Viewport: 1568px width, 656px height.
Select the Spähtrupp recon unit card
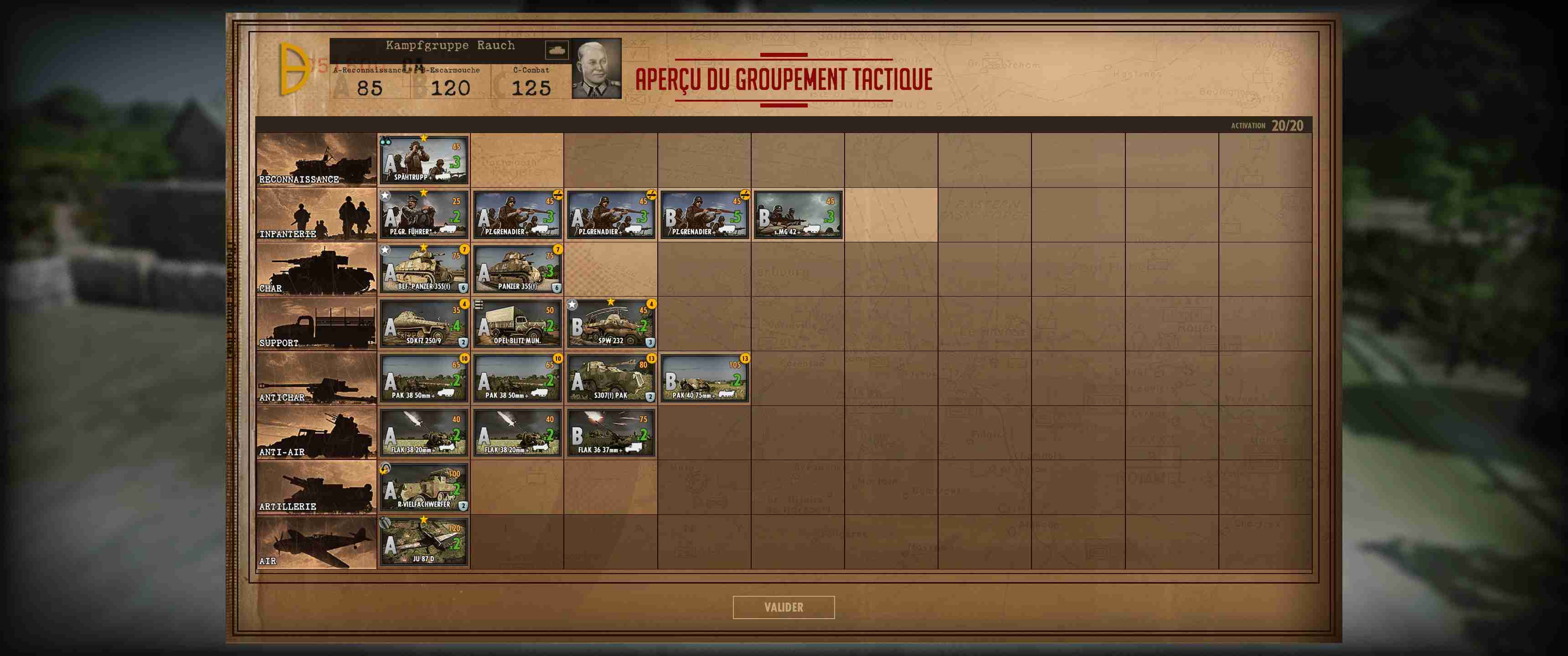click(423, 161)
